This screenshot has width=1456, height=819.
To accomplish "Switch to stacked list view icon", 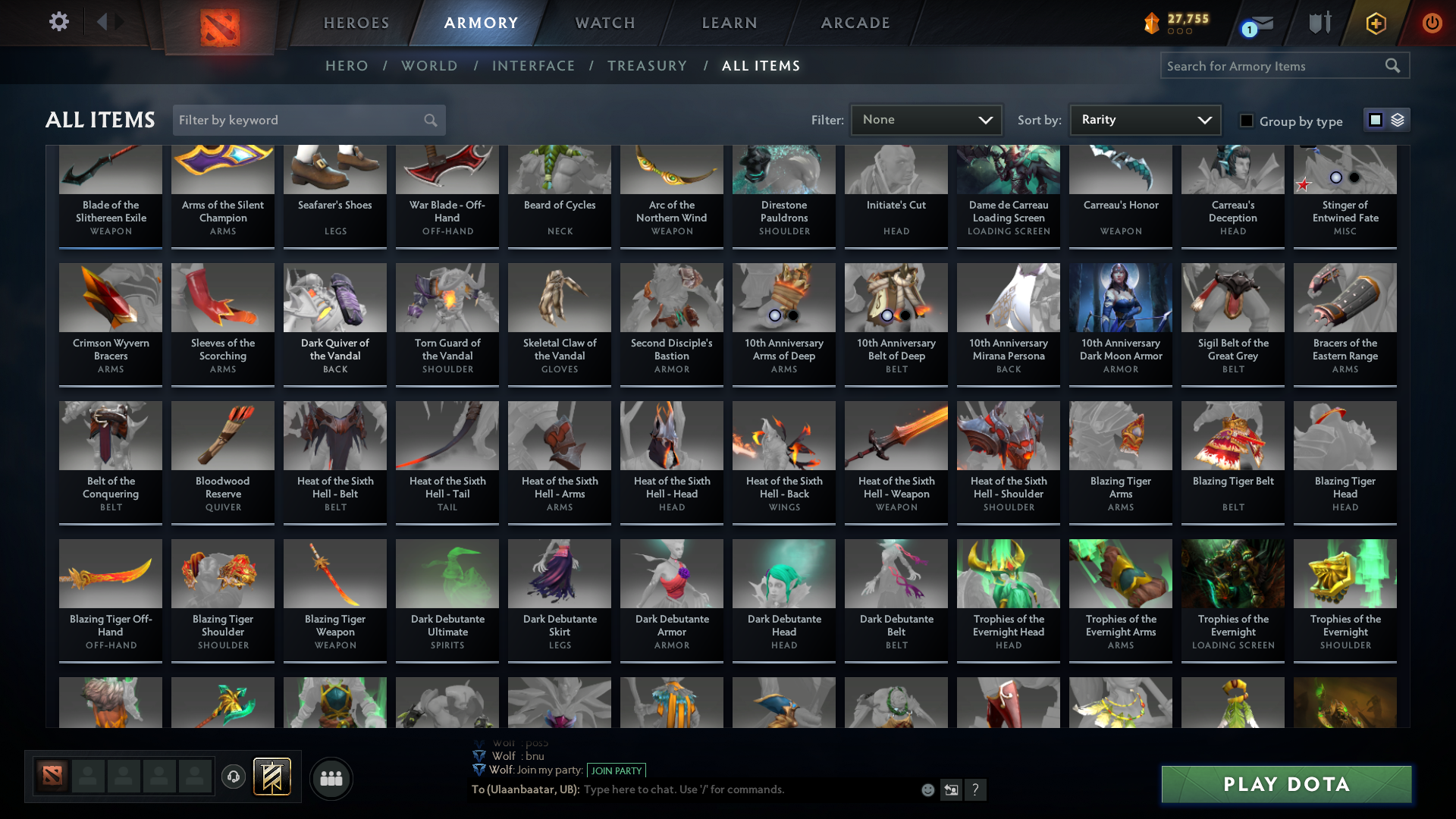I will click(1398, 120).
